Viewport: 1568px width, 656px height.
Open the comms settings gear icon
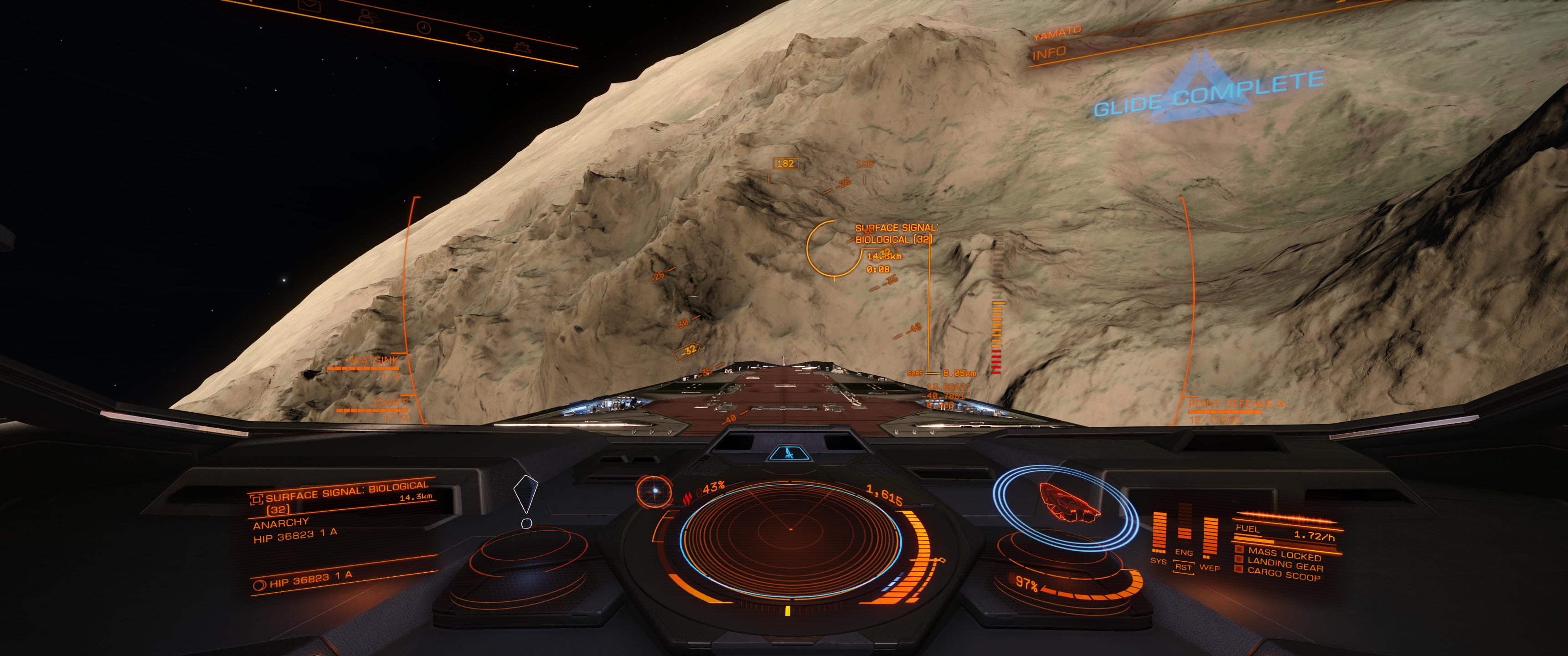(x=522, y=47)
